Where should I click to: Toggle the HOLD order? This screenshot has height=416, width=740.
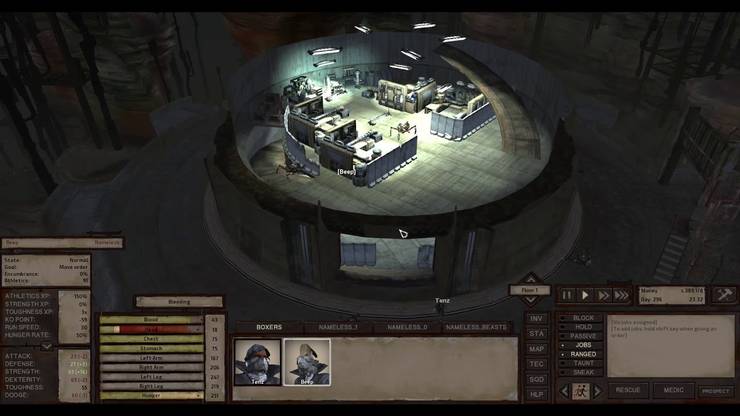point(582,327)
